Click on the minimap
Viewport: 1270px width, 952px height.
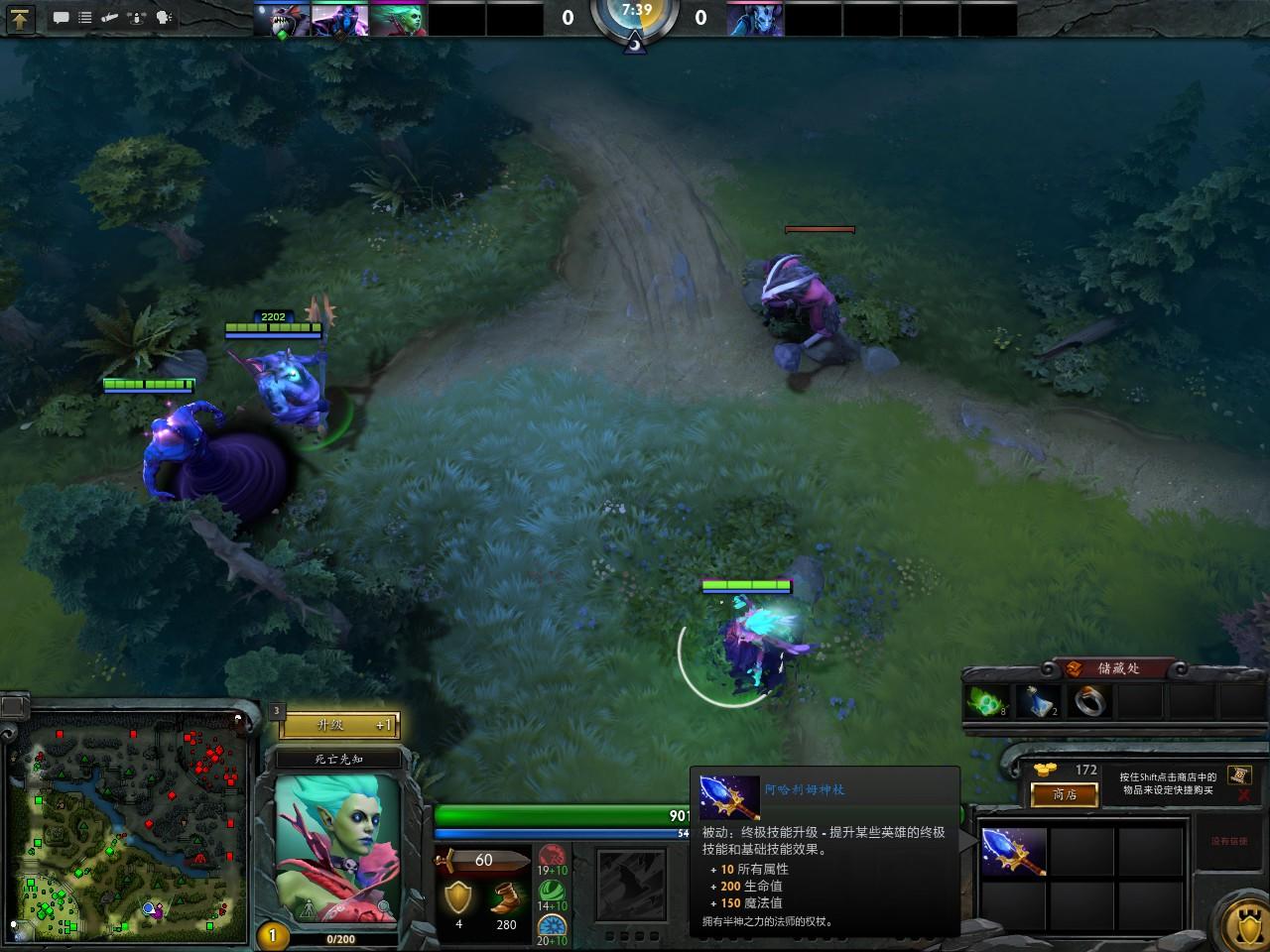(x=125, y=825)
